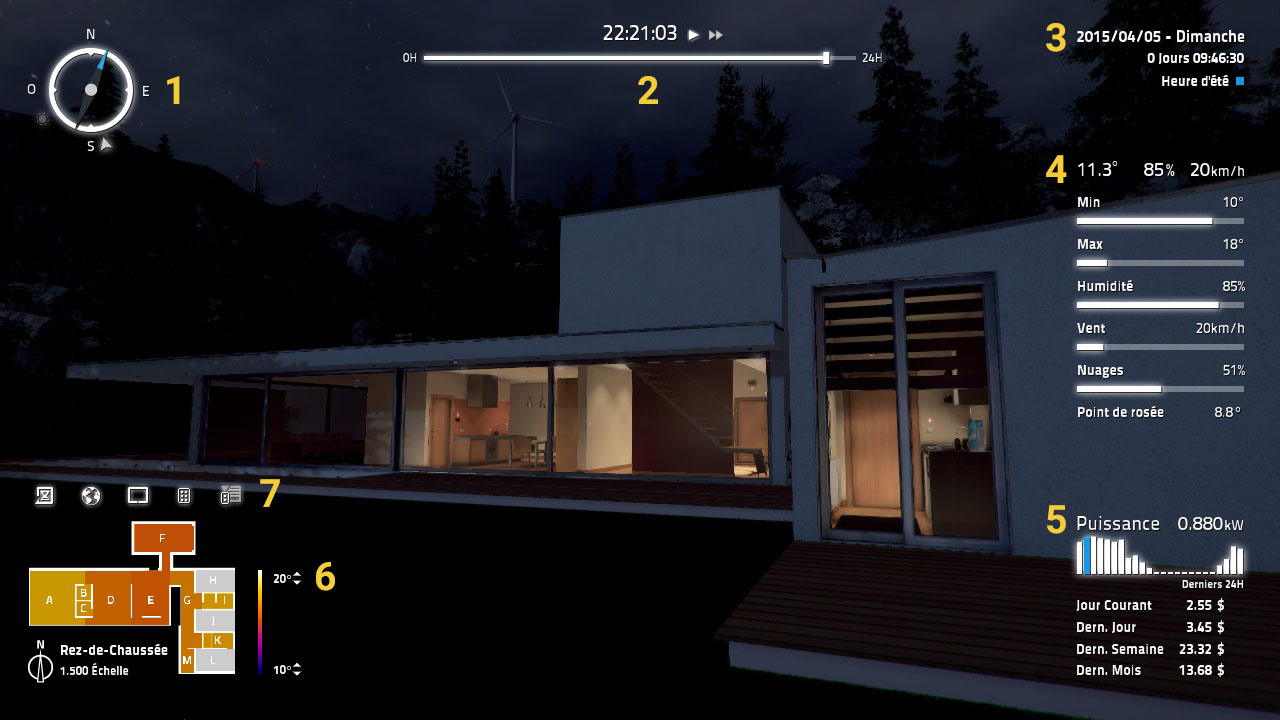Screen dimensions: 1280x720
Task: Toggle the Heure d'été blue indicator
Action: 1240,81
